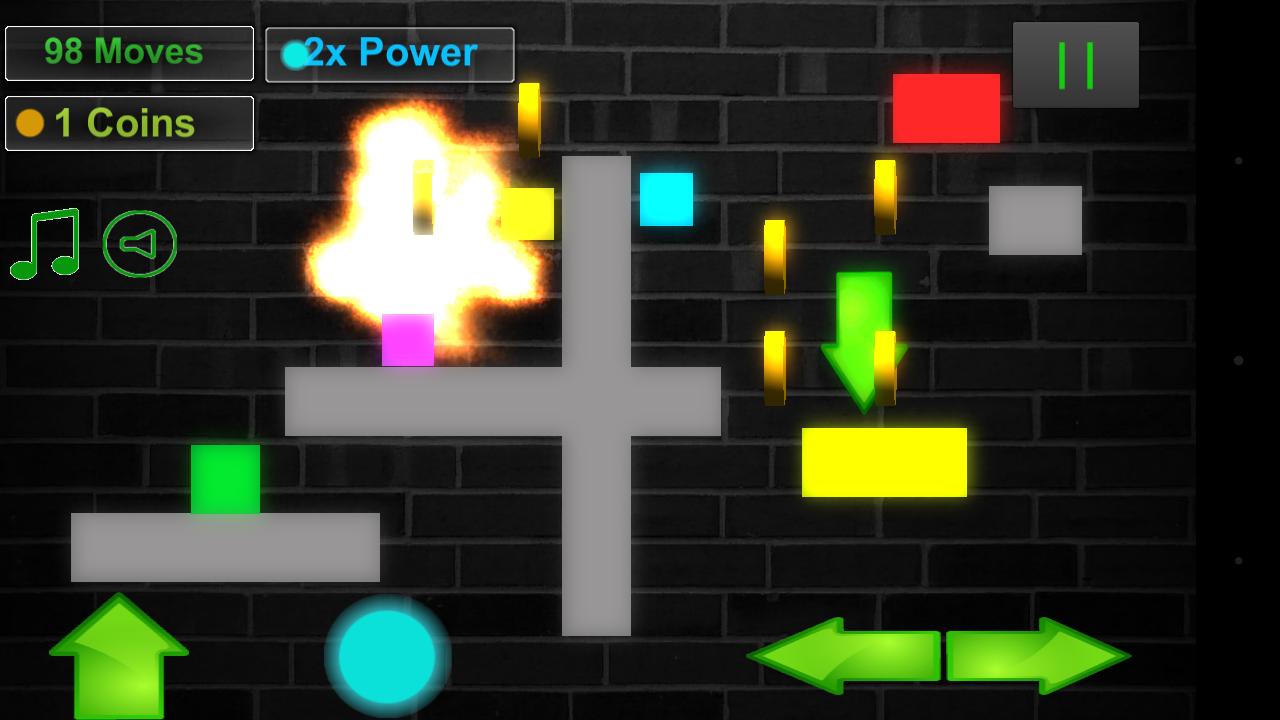Toggle music playback with the note icon

pyautogui.click(x=42, y=243)
